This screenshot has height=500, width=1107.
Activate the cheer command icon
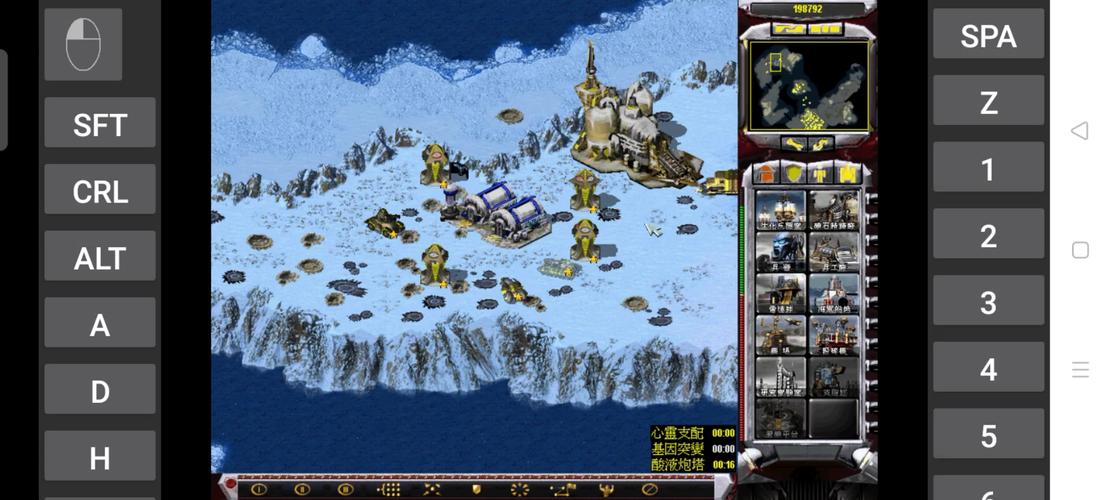[x=606, y=489]
